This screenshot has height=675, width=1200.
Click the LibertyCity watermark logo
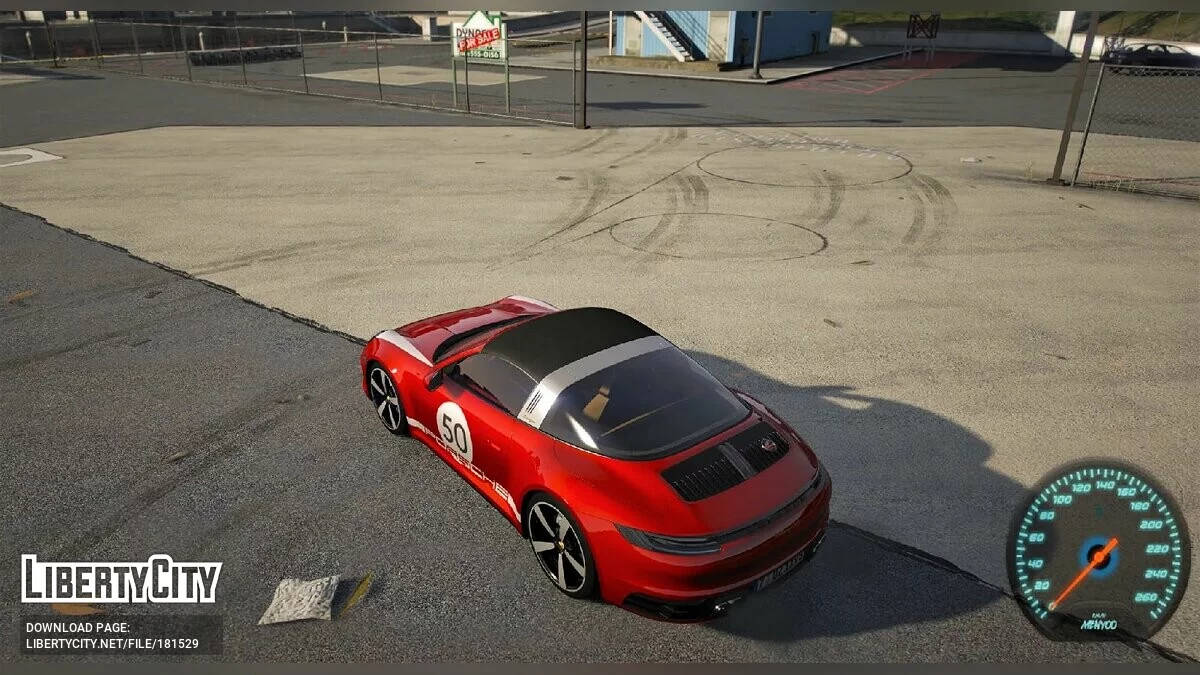tap(121, 580)
